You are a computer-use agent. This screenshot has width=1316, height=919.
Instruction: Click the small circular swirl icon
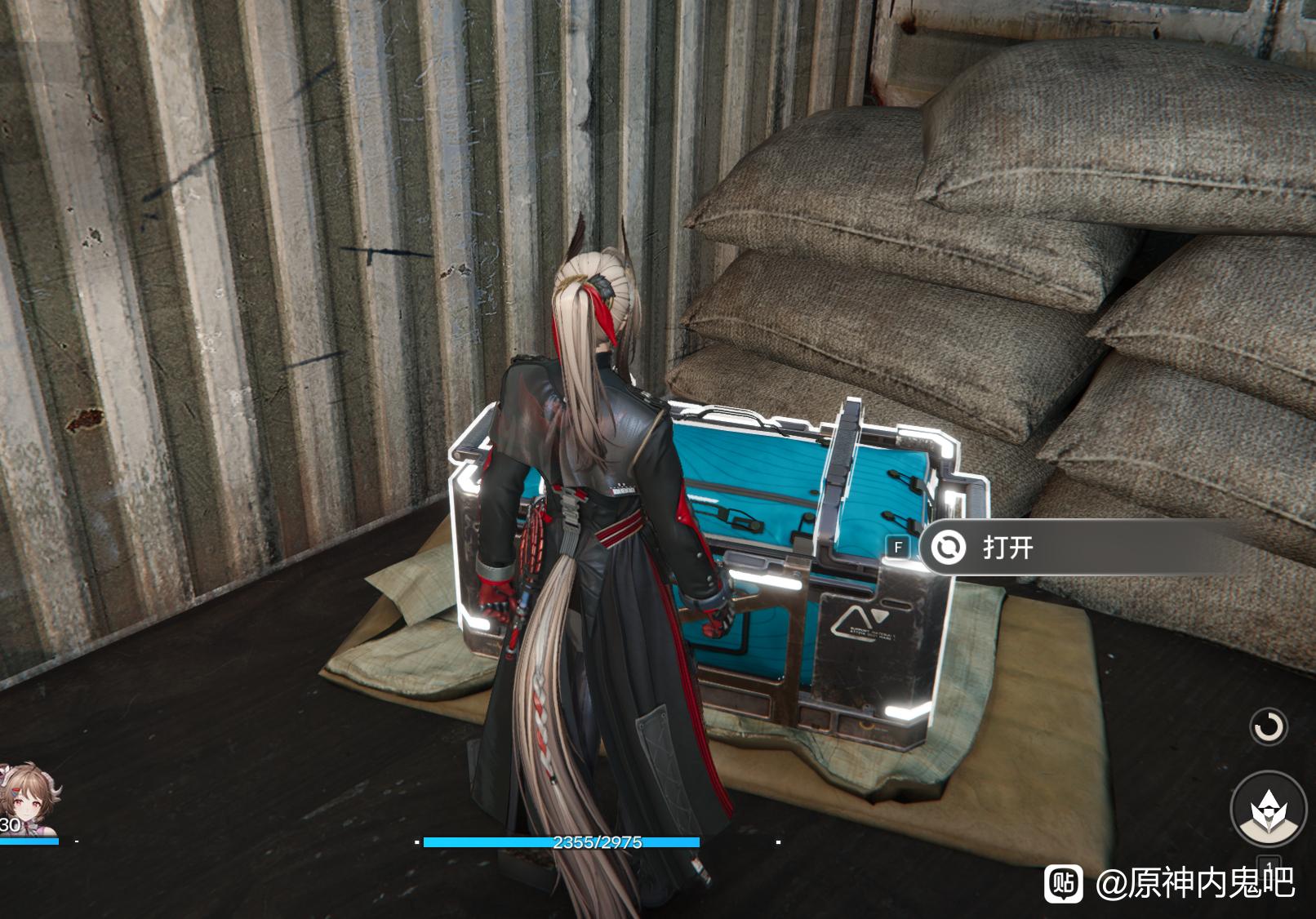tap(1269, 726)
